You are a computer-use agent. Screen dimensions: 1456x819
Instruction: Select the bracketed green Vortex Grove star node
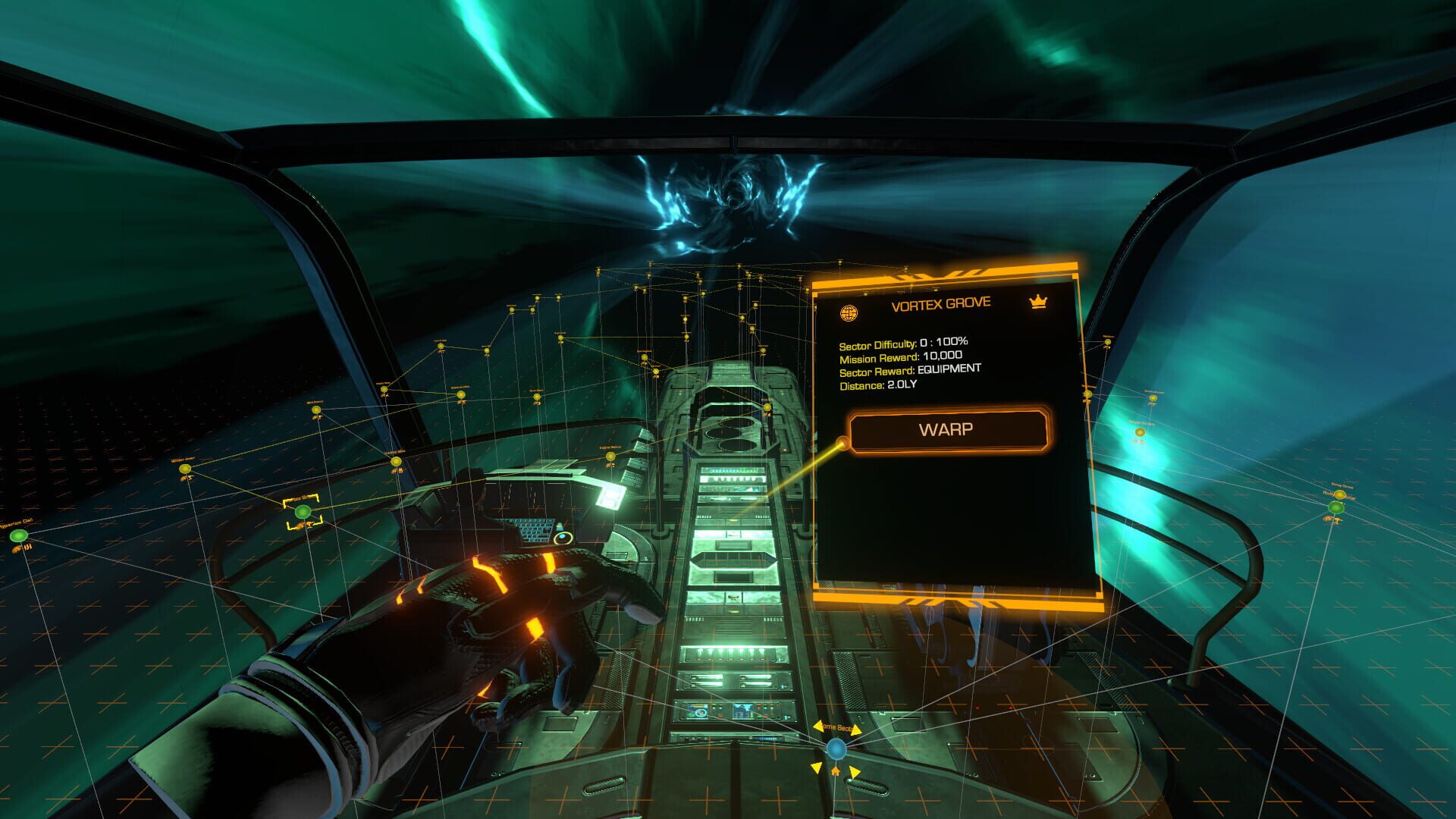(302, 512)
